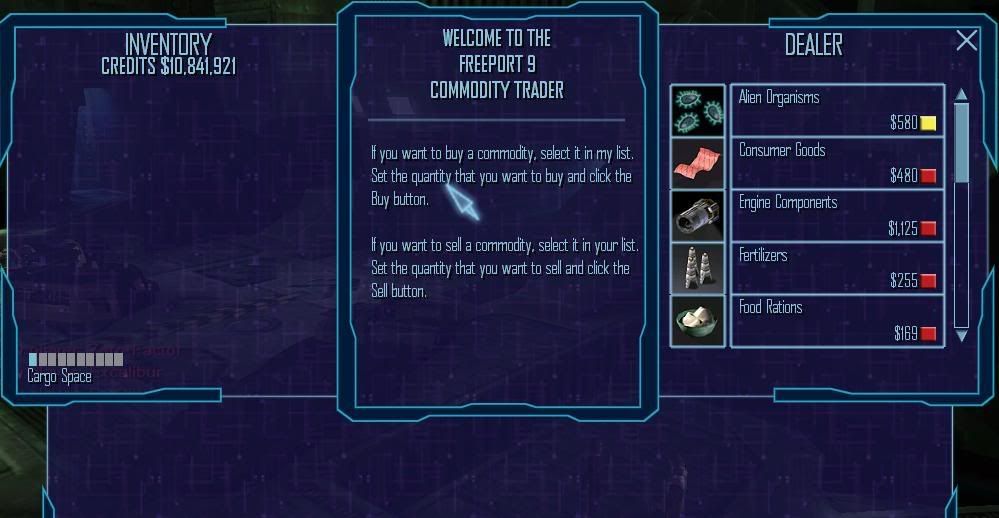Click the Engine Components icon
999x518 pixels.
698,215
